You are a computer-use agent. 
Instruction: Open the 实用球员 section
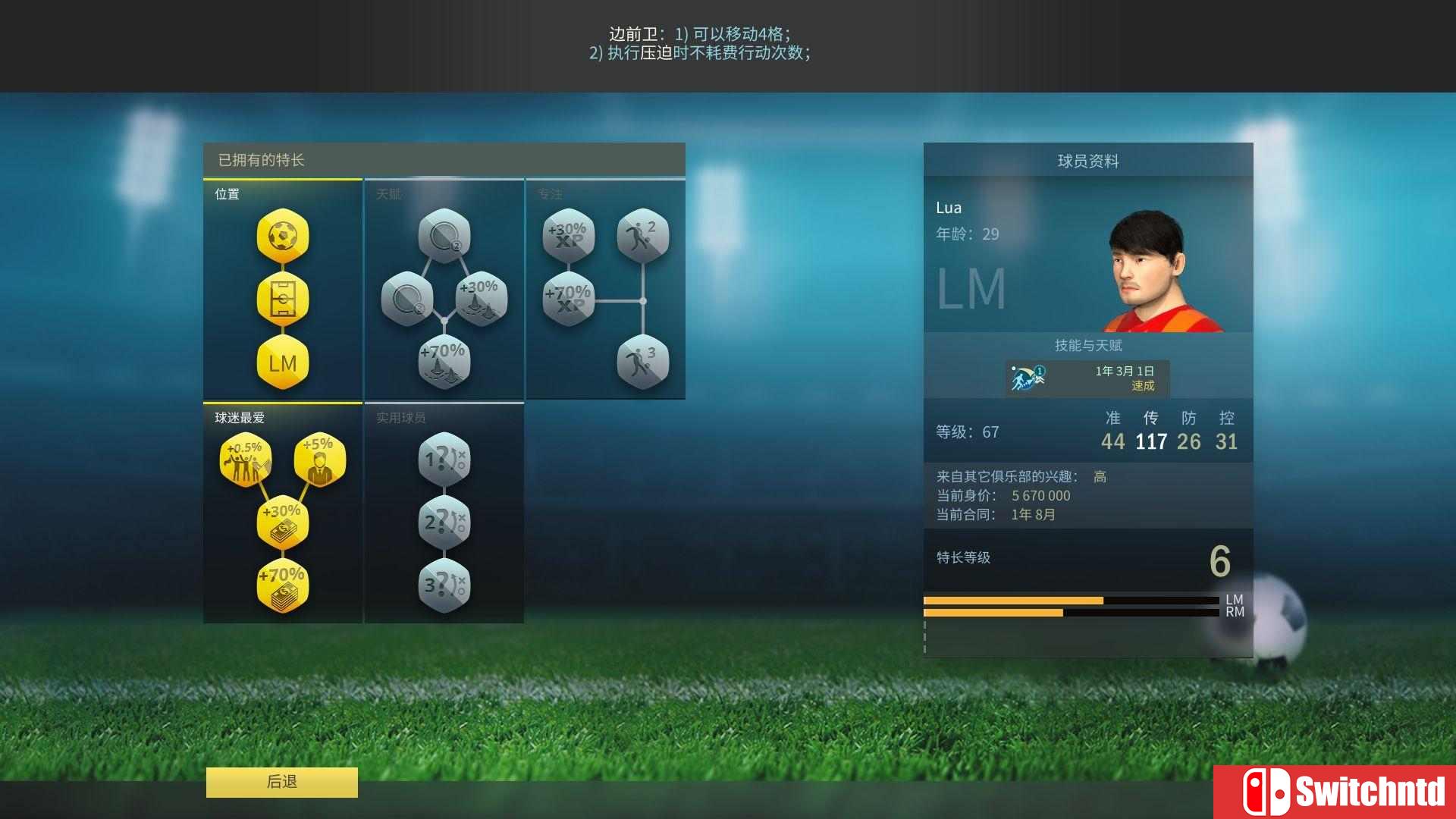(x=400, y=417)
